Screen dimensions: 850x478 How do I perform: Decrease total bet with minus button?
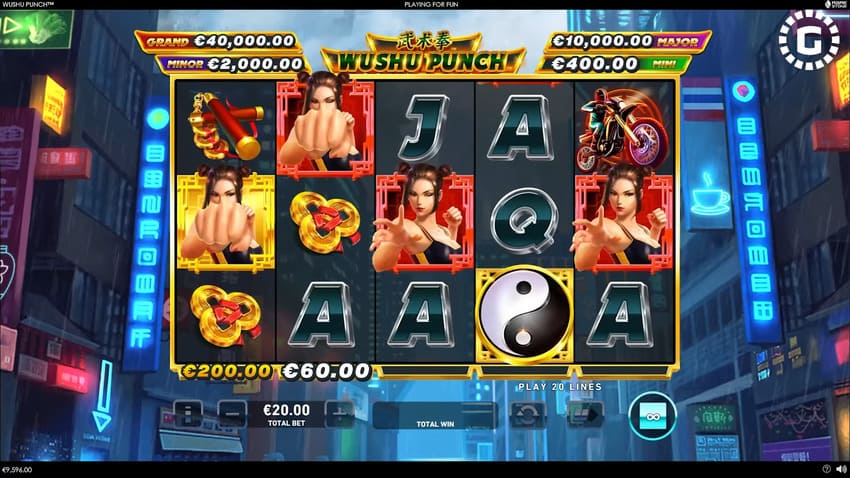click(x=232, y=413)
